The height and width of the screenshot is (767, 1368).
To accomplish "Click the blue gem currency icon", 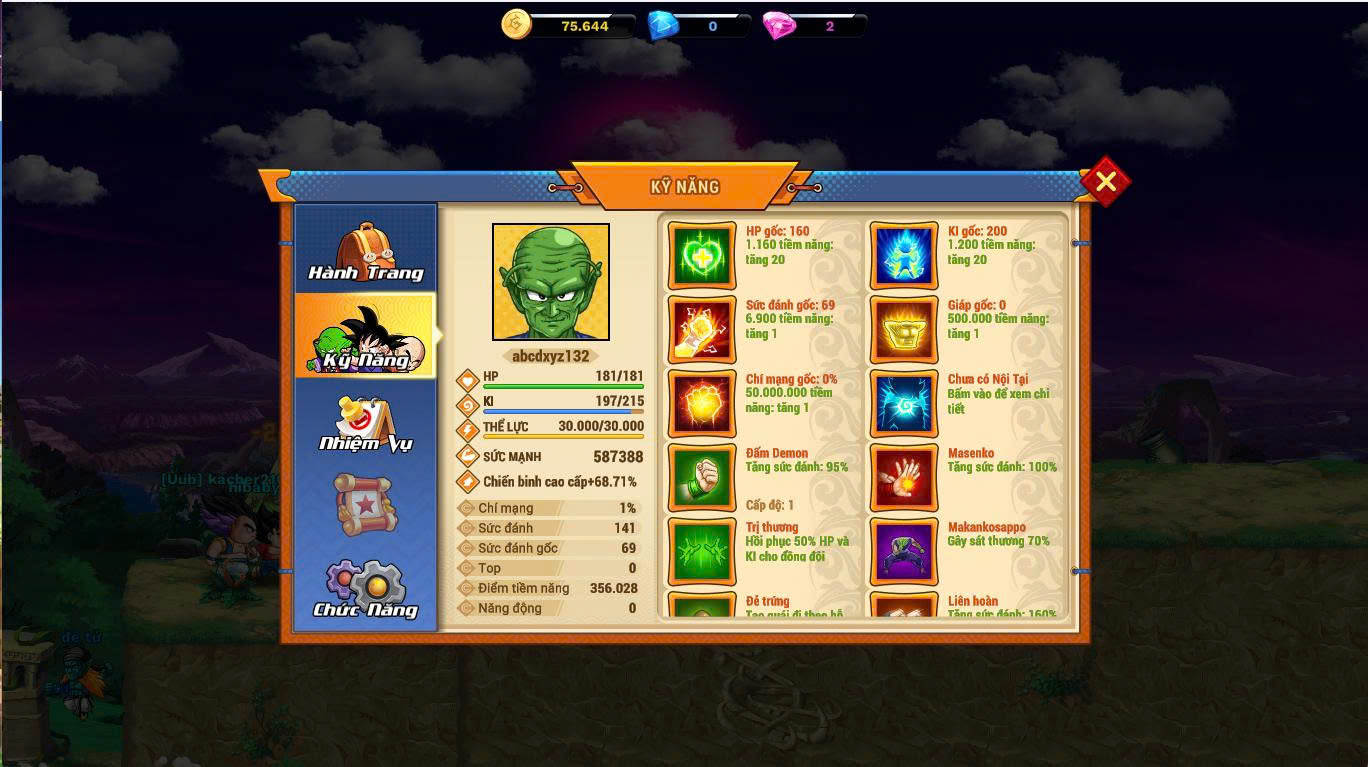I will point(662,25).
